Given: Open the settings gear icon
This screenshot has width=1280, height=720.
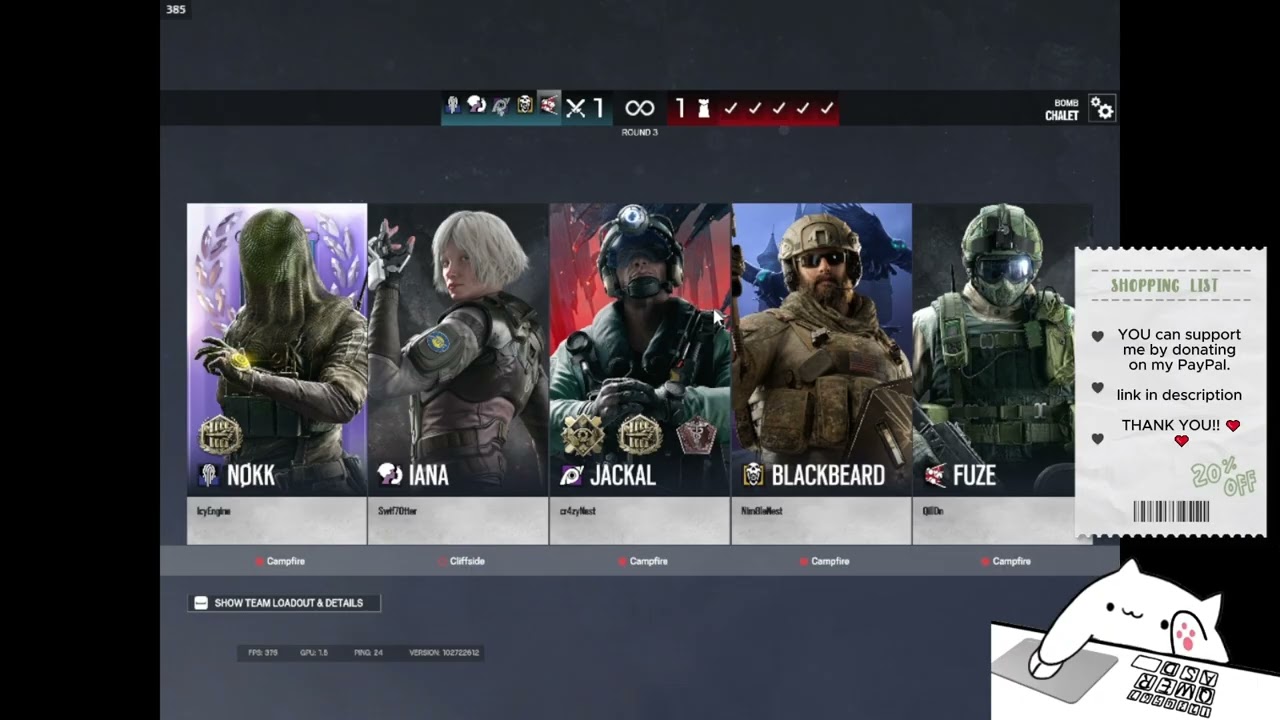Looking at the screenshot, I should (1102, 108).
